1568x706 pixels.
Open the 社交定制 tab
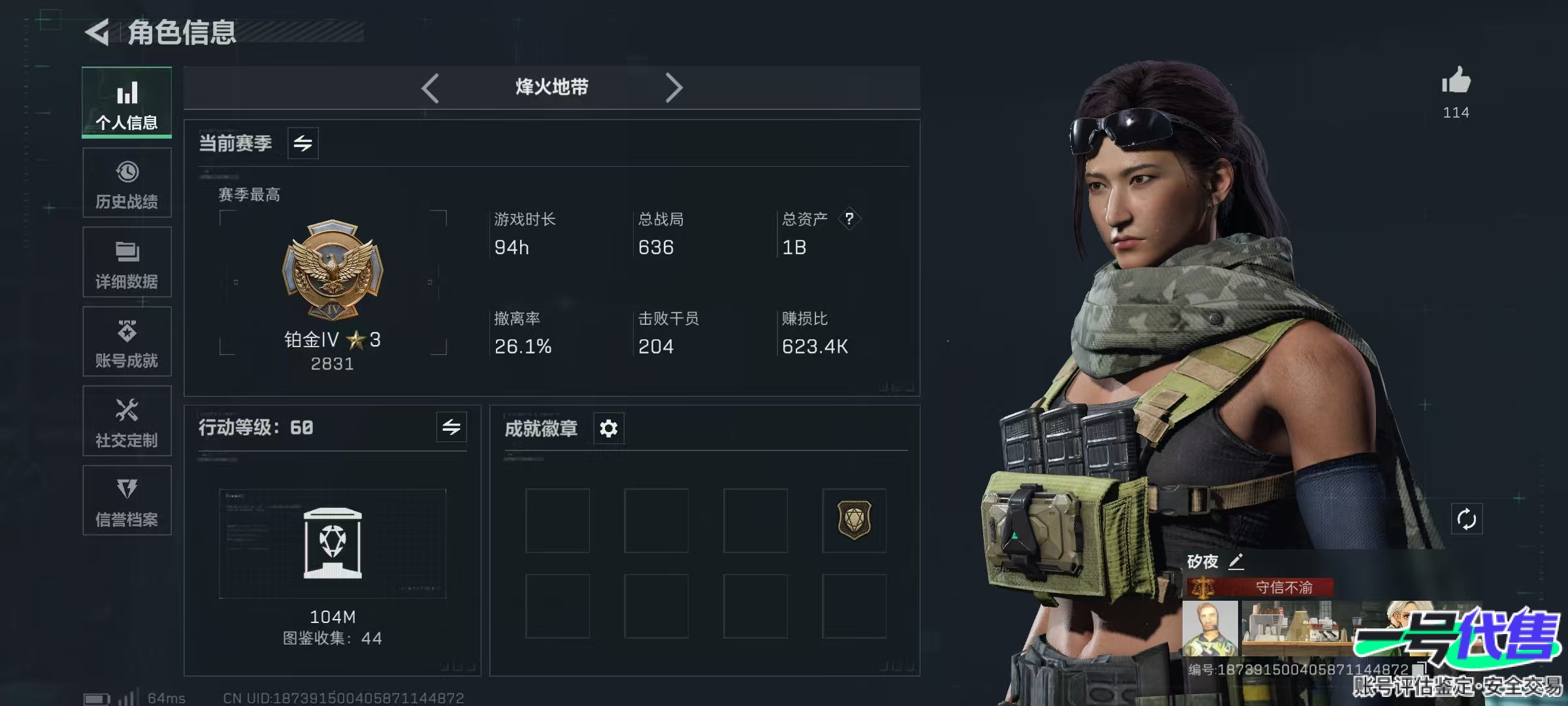coord(127,422)
